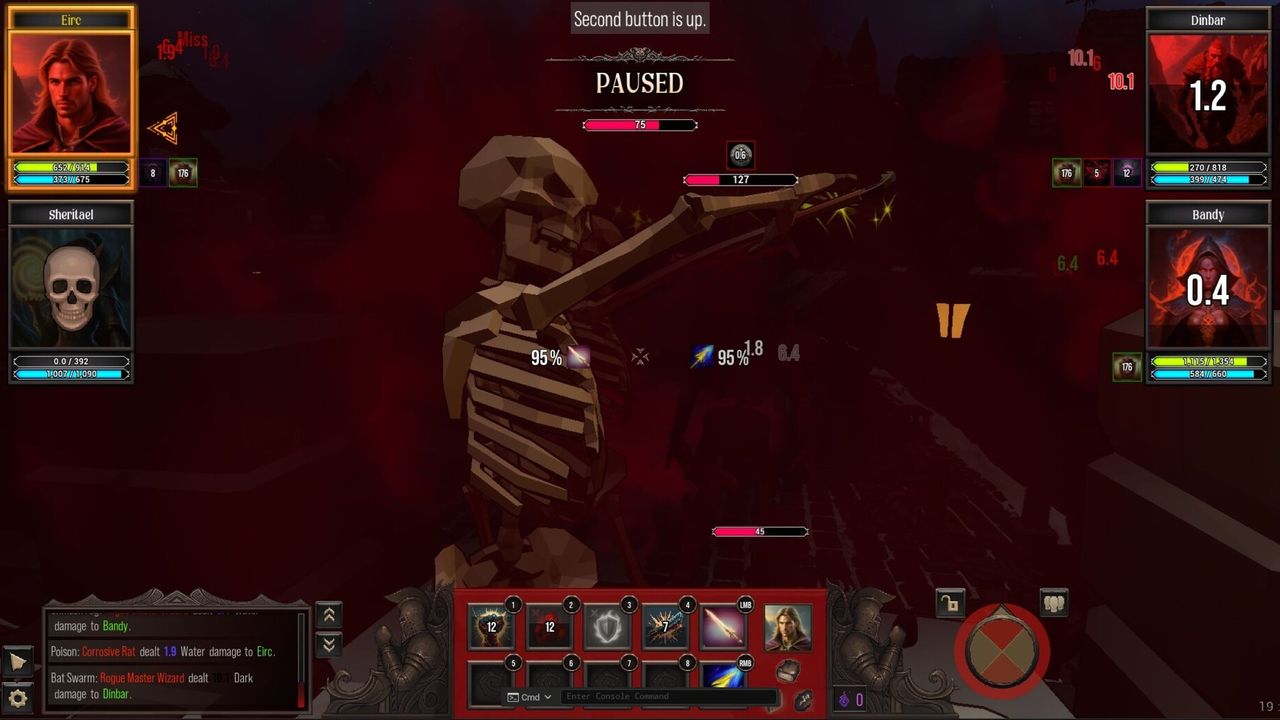1280x720 pixels.
Task: Select the sword attack on LMB slot
Action: click(x=723, y=627)
